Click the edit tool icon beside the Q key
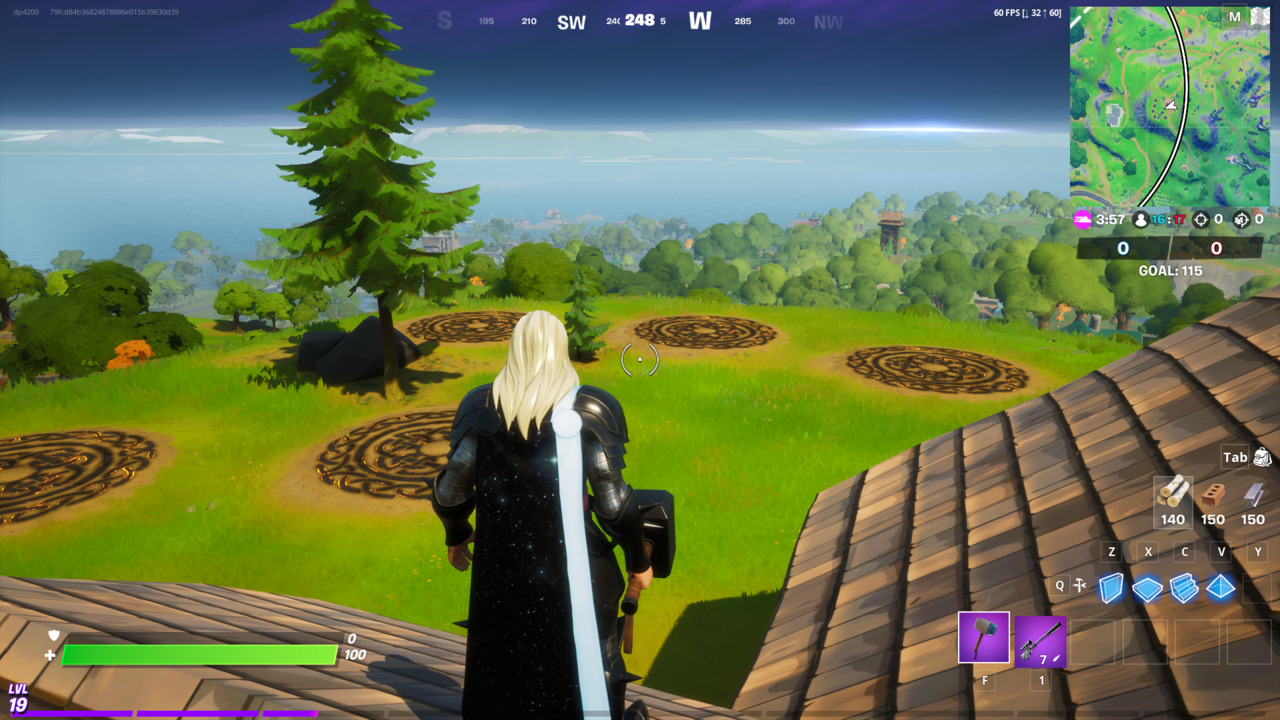The width and height of the screenshot is (1280, 720). [1078, 585]
